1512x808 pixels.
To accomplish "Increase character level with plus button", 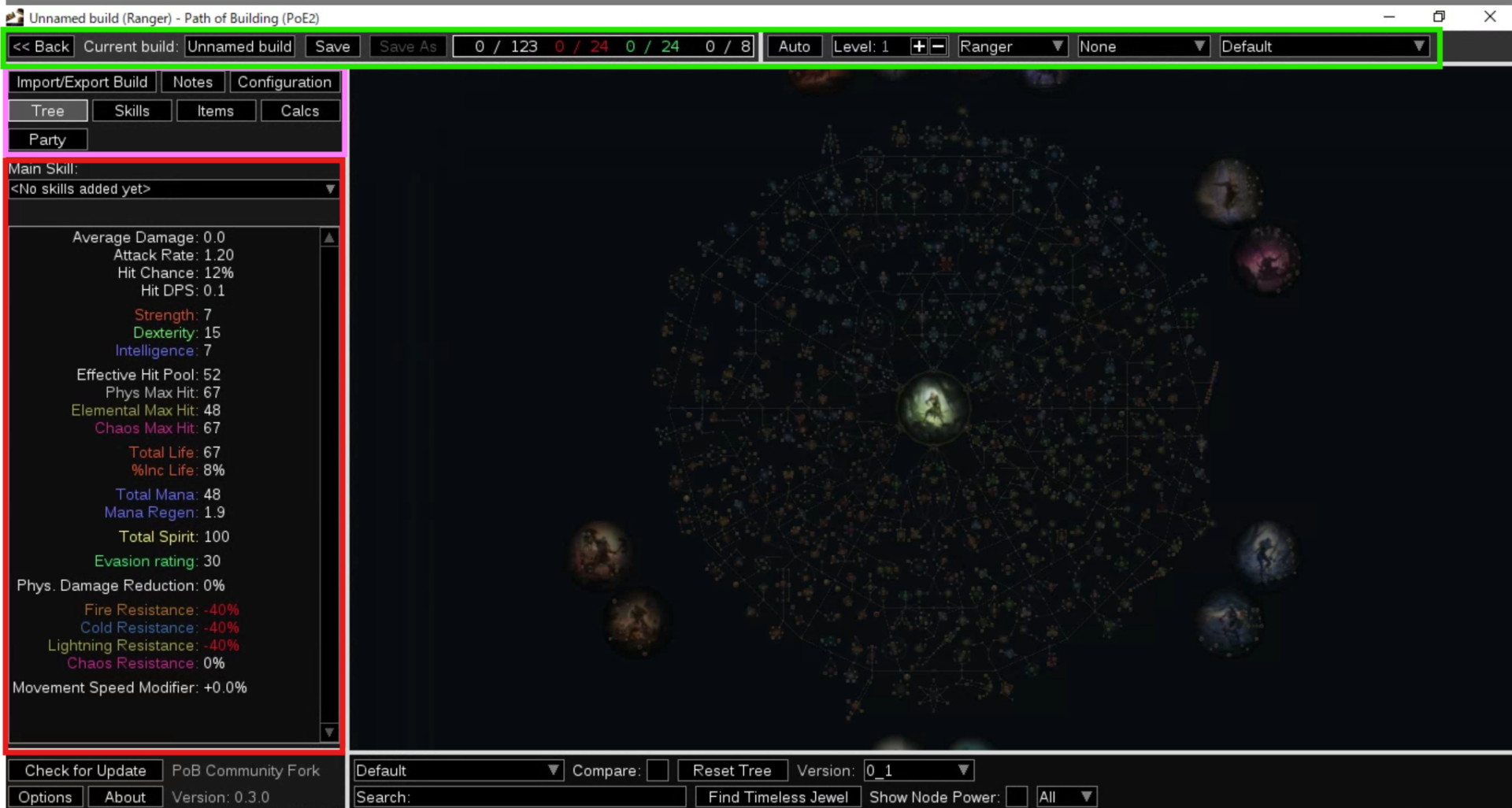I will [x=918, y=46].
